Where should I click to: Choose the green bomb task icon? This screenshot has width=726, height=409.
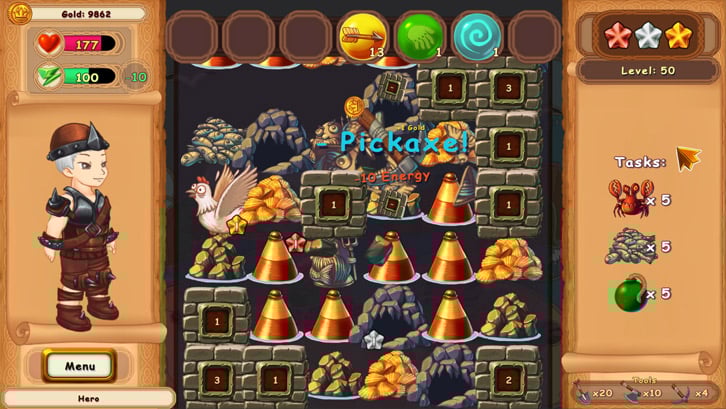(628, 294)
